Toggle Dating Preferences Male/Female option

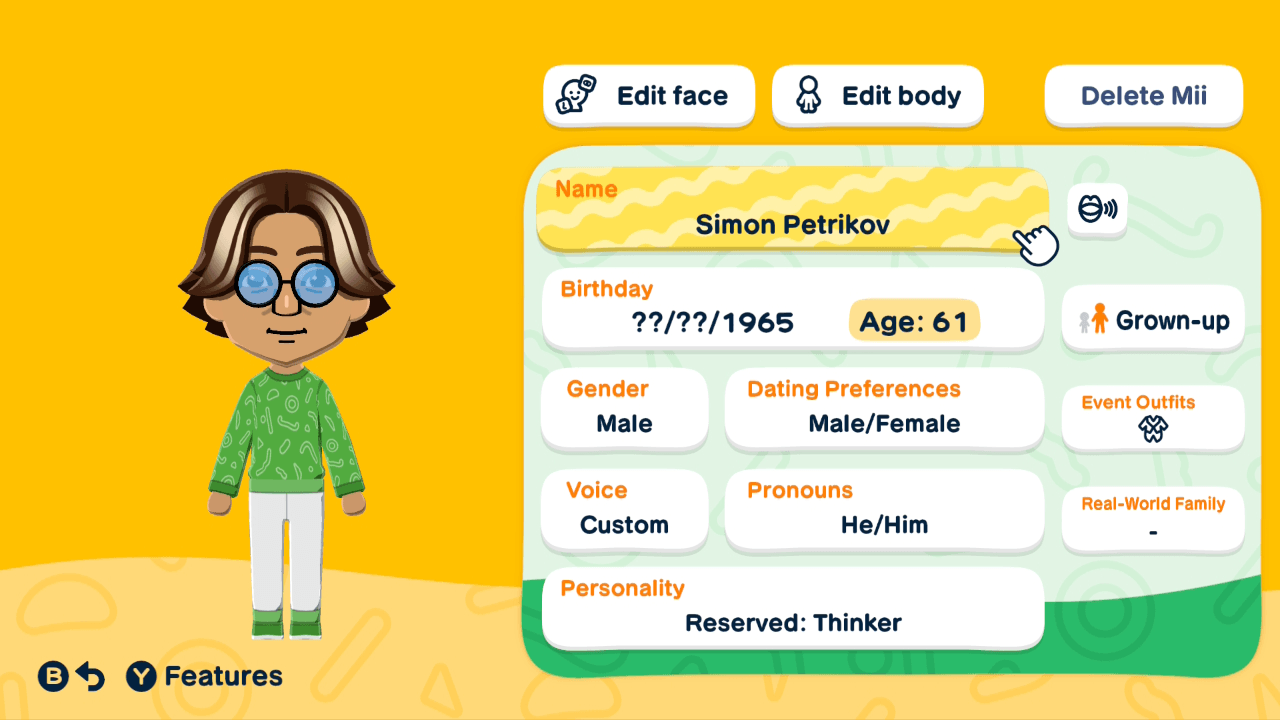tap(884, 409)
